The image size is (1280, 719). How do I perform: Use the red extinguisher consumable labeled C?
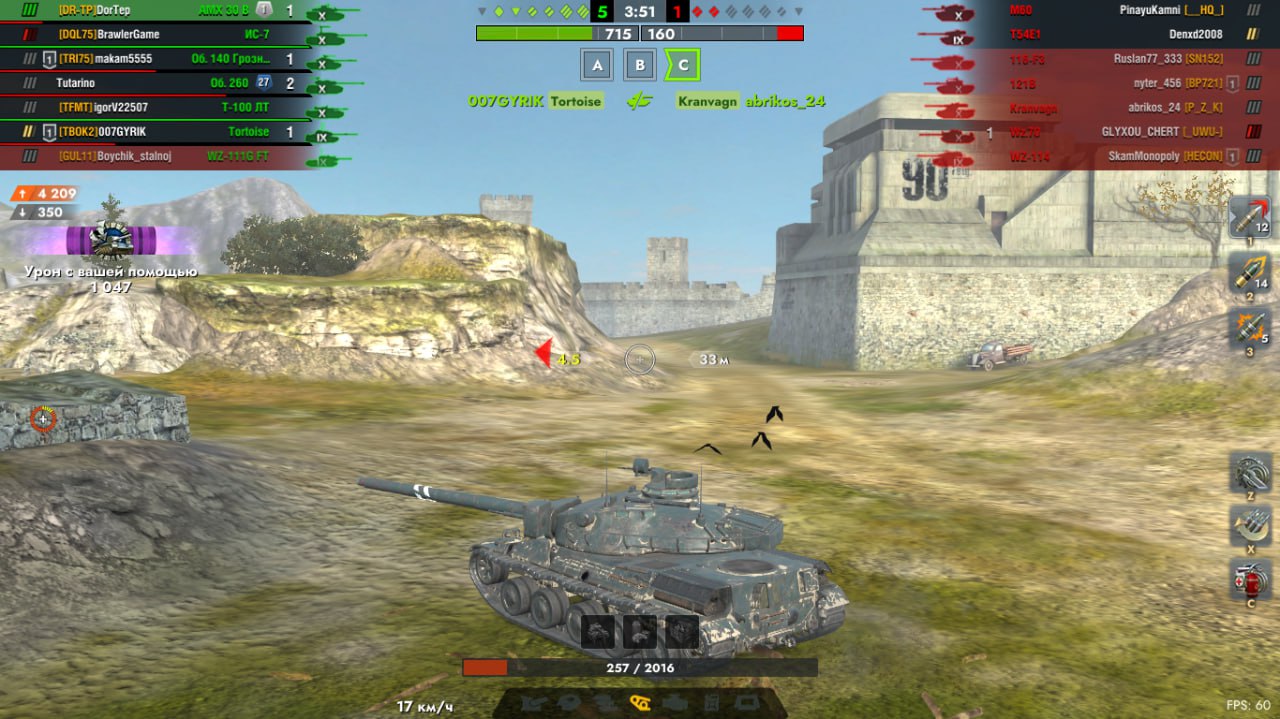click(x=1249, y=581)
